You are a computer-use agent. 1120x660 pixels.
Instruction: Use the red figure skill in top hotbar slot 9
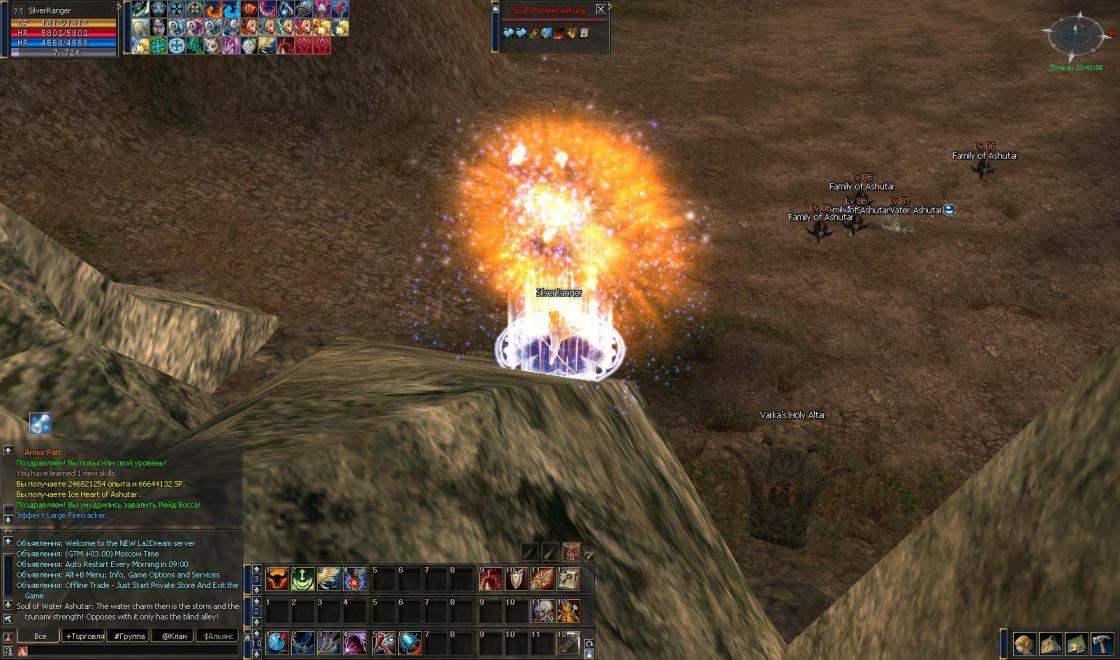490,578
